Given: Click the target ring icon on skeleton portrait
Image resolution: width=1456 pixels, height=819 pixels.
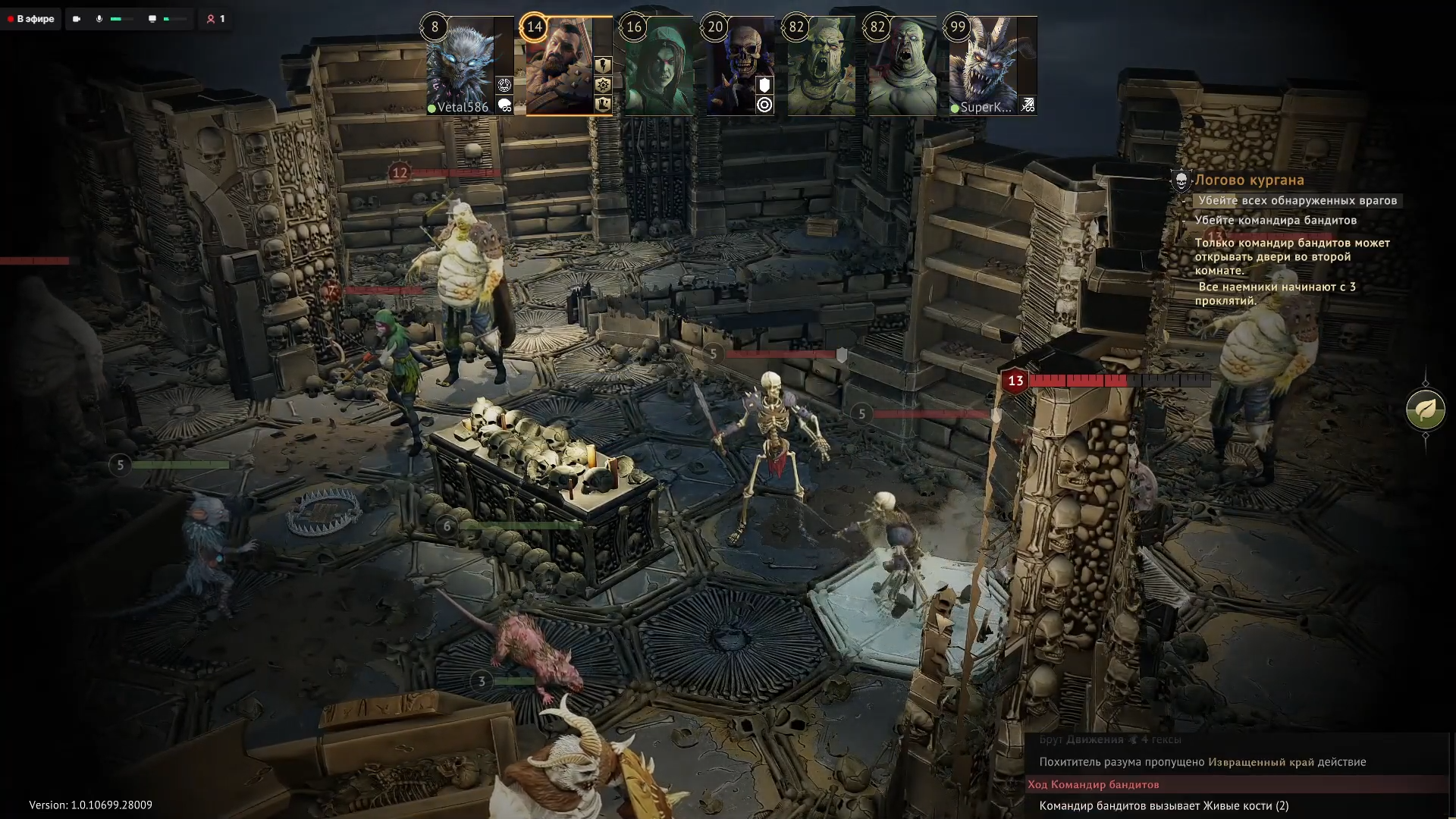Looking at the screenshot, I should point(764,105).
